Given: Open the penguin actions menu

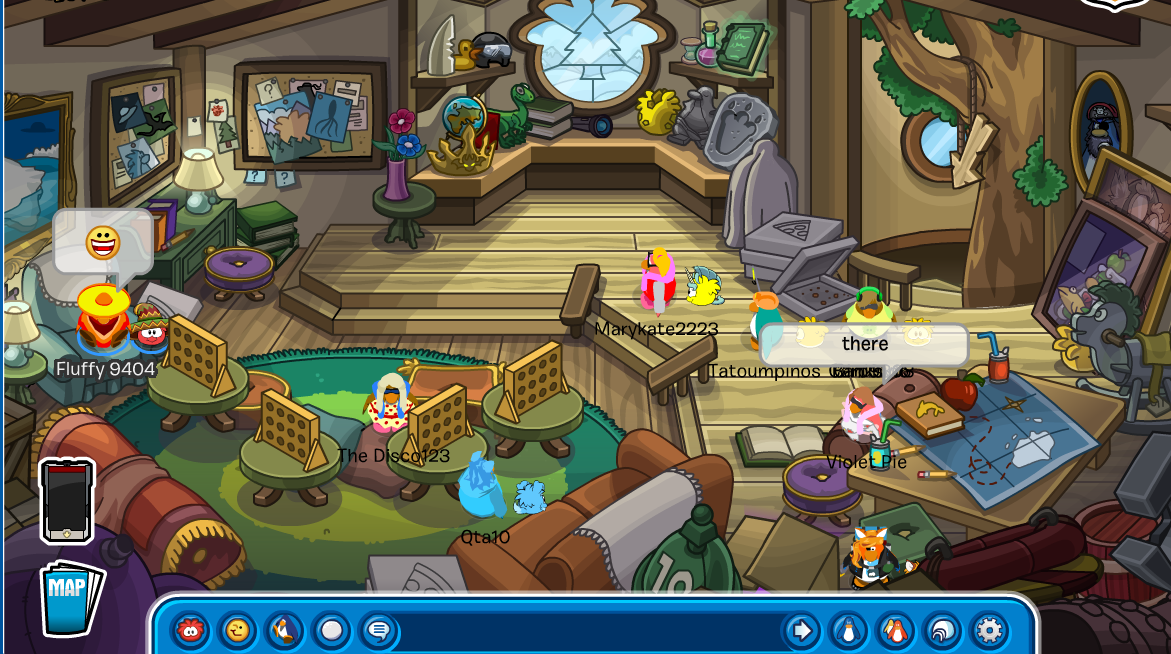Looking at the screenshot, I should pyautogui.click(x=284, y=630).
